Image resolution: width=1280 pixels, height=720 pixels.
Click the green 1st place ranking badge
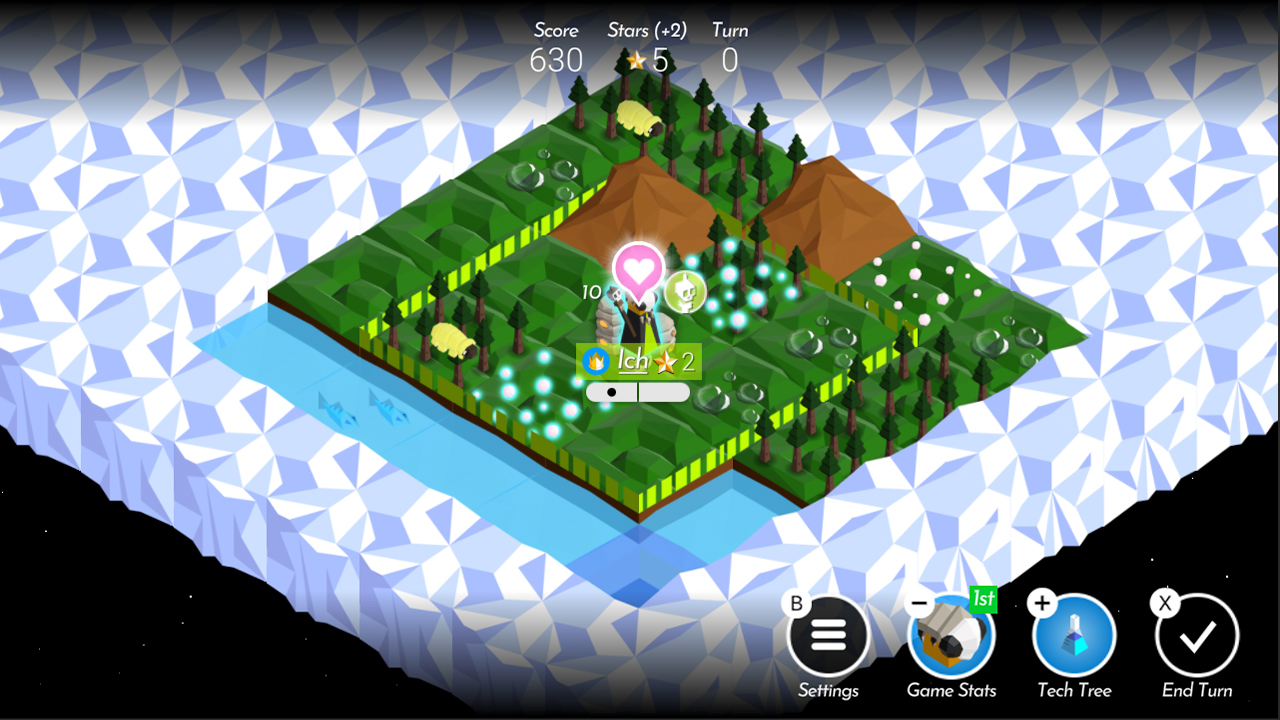click(x=981, y=601)
